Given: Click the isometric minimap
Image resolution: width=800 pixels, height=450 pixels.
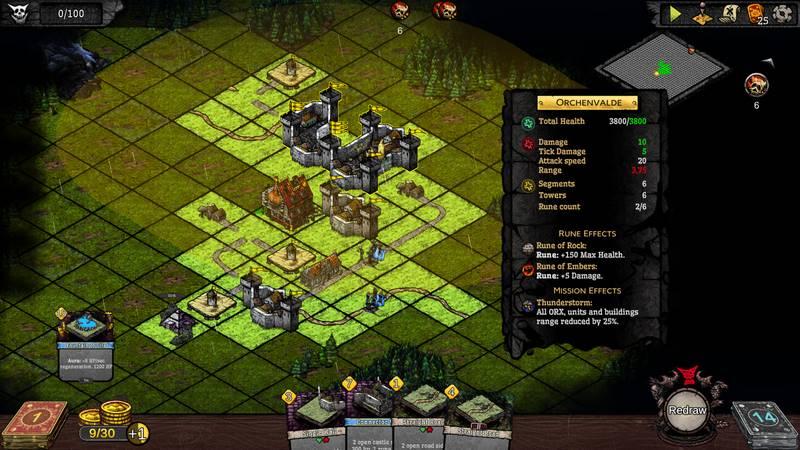Looking at the screenshot, I should point(662,67).
